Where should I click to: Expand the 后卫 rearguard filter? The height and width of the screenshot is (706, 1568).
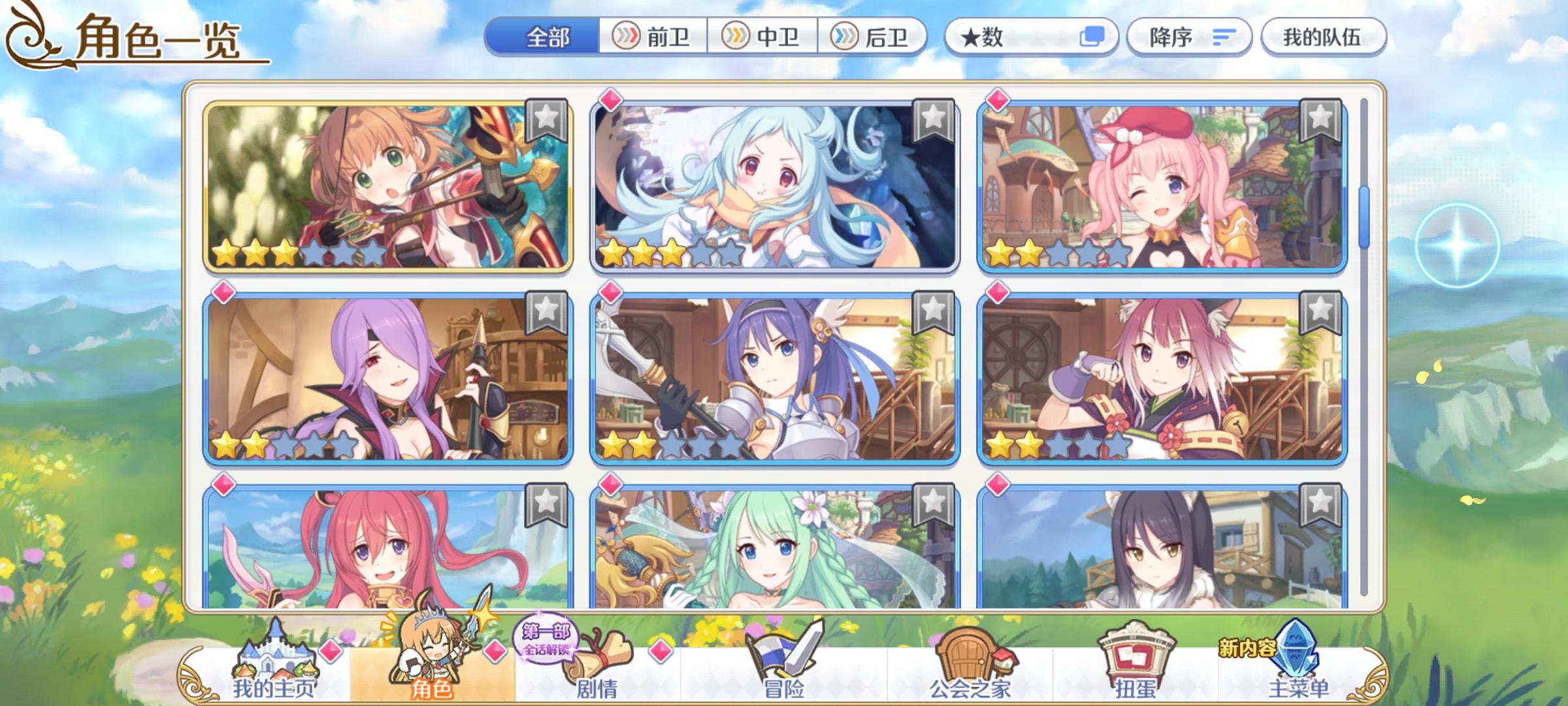[x=875, y=37]
